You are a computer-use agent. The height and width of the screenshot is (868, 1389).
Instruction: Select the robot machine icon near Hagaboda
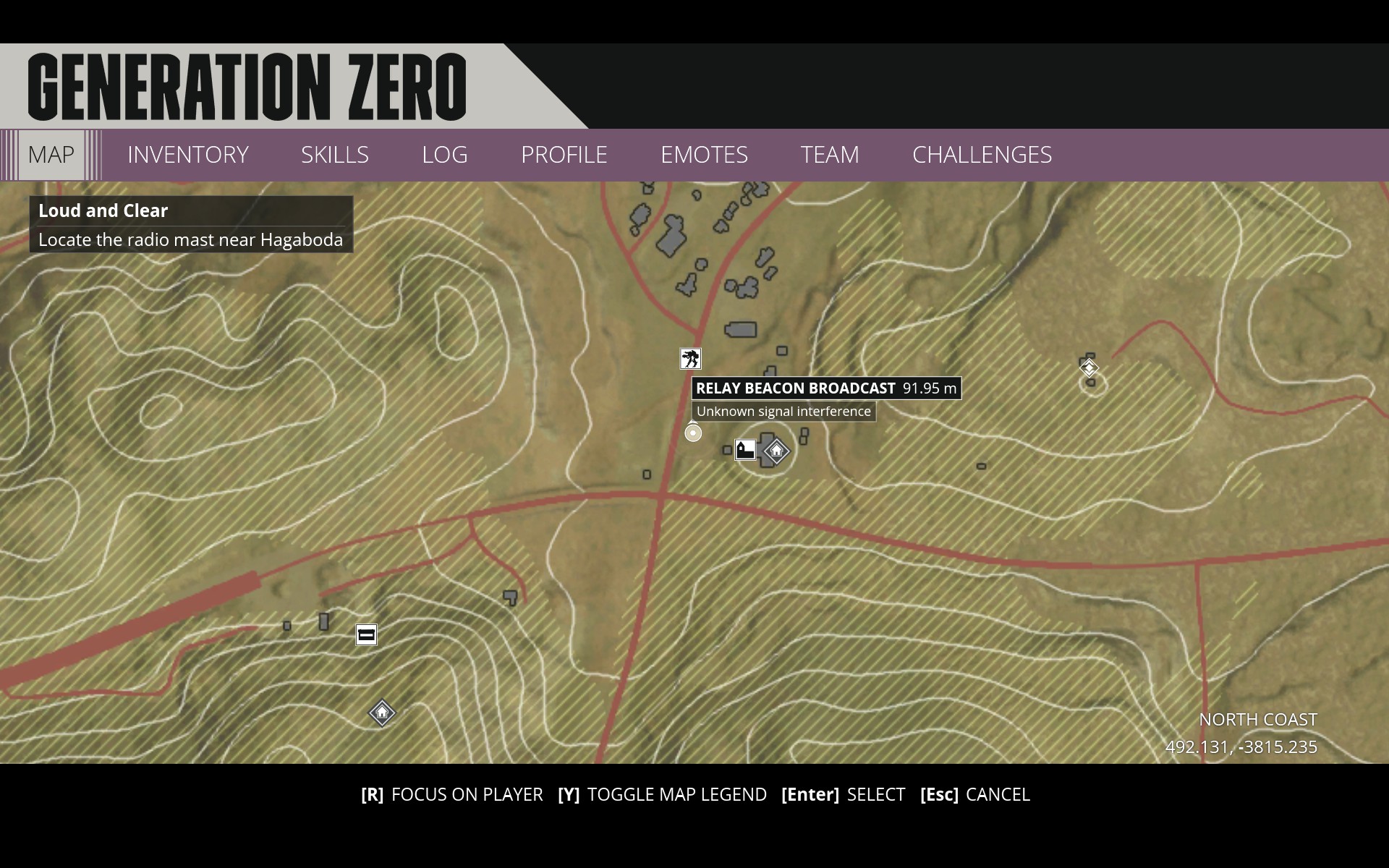[690, 358]
